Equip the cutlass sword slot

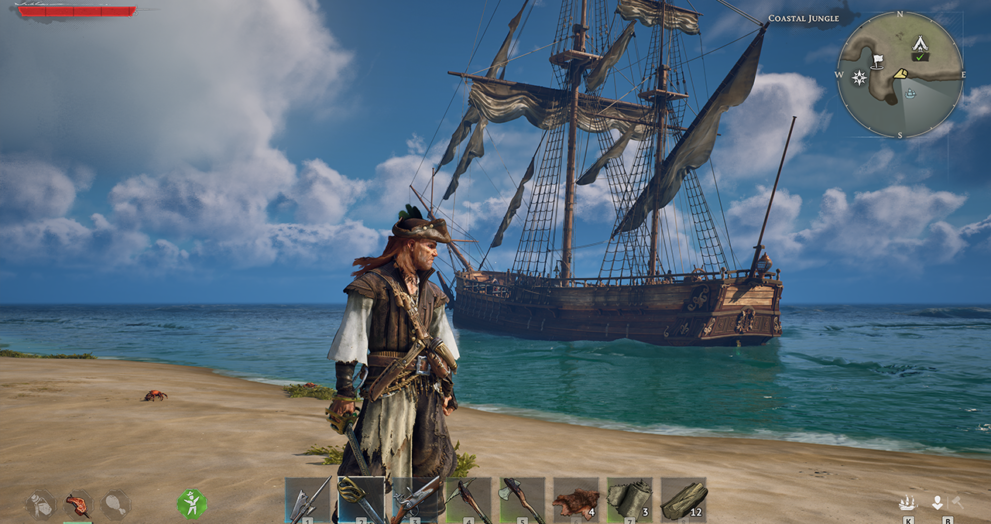[361, 499]
